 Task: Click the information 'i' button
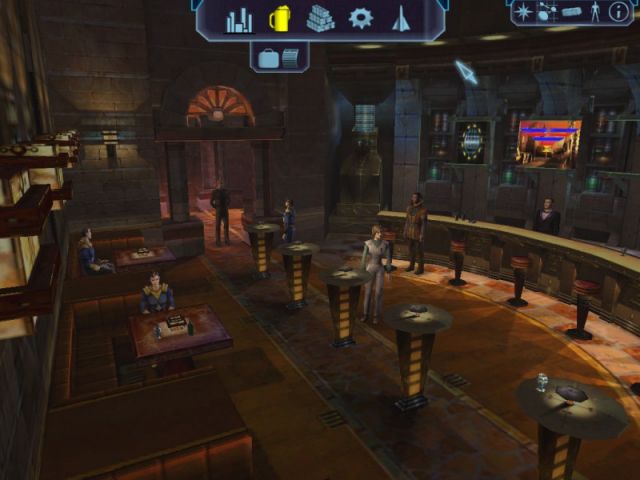(619, 13)
